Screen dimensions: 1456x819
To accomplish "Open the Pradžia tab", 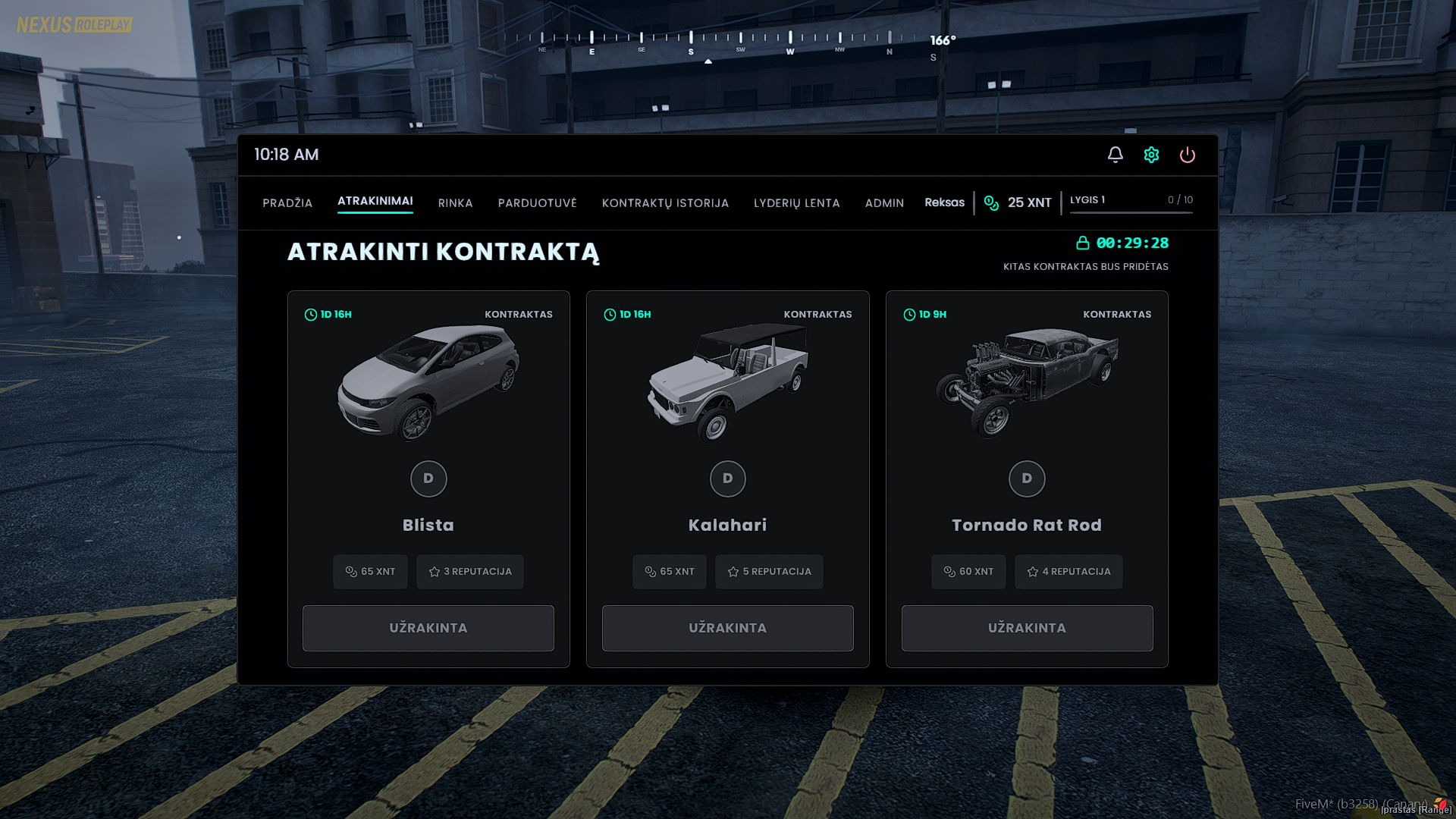I will pos(287,203).
